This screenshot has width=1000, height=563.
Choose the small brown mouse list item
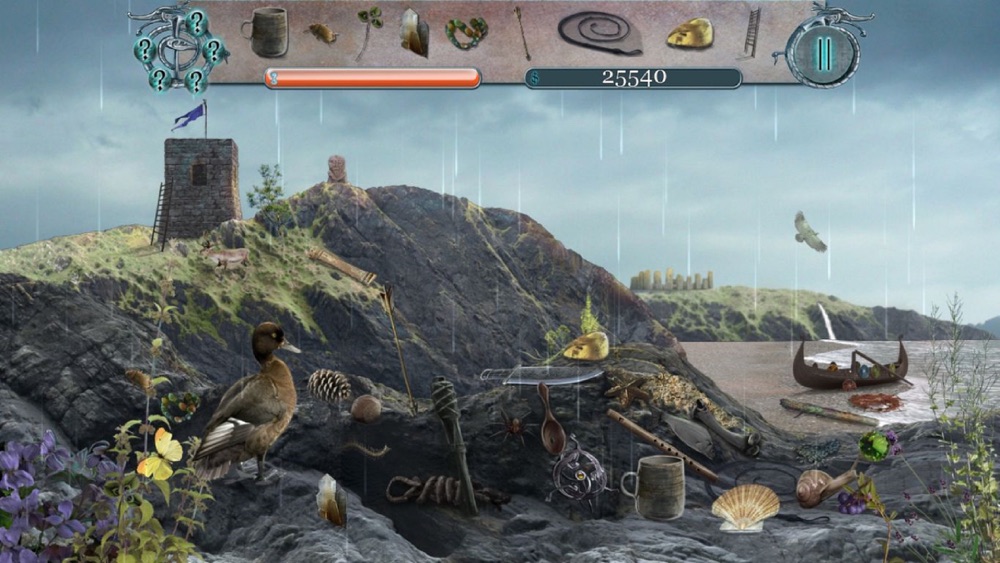(321, 33)
